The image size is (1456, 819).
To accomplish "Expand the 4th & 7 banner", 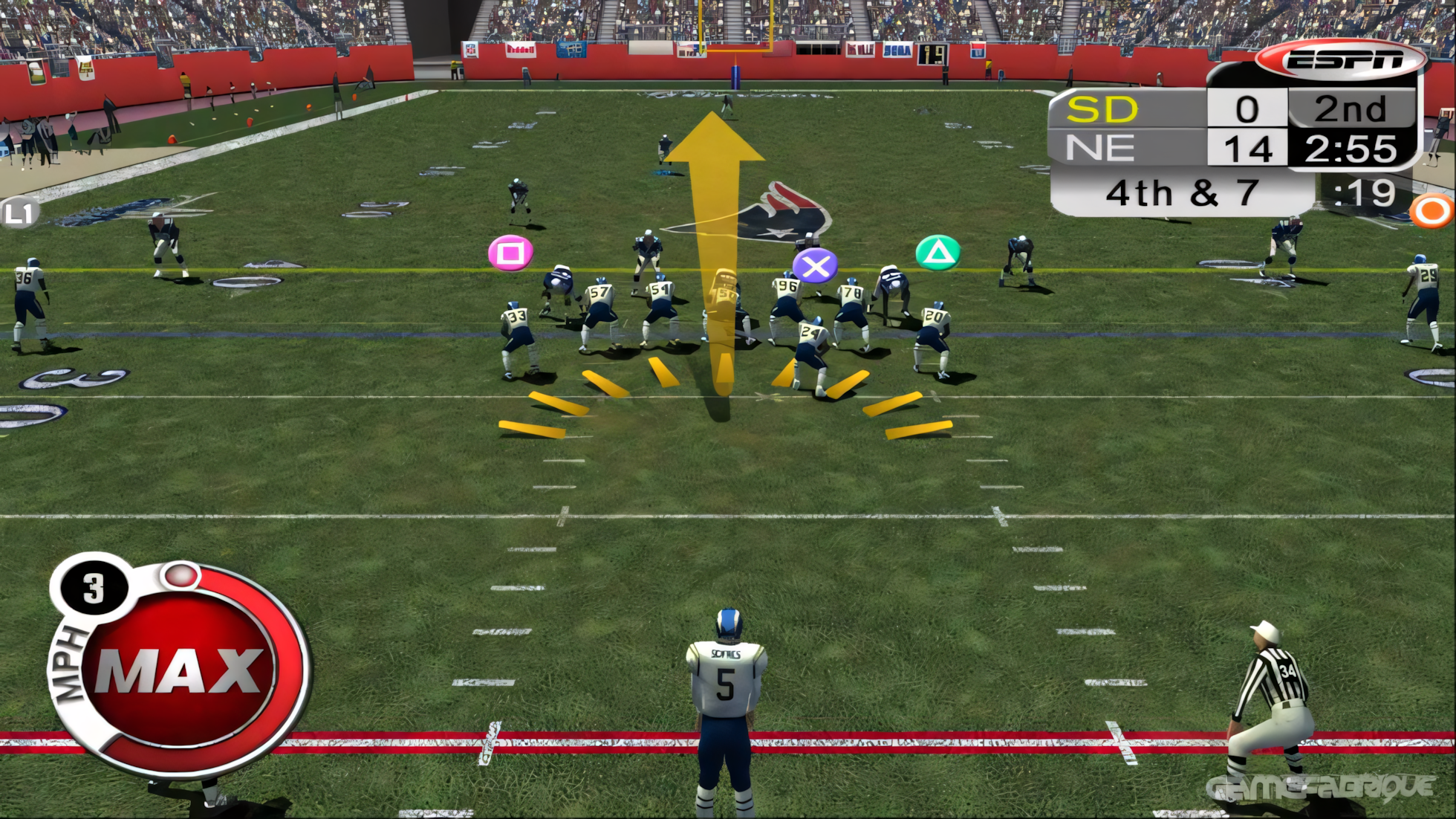I will pos(1181,192).
